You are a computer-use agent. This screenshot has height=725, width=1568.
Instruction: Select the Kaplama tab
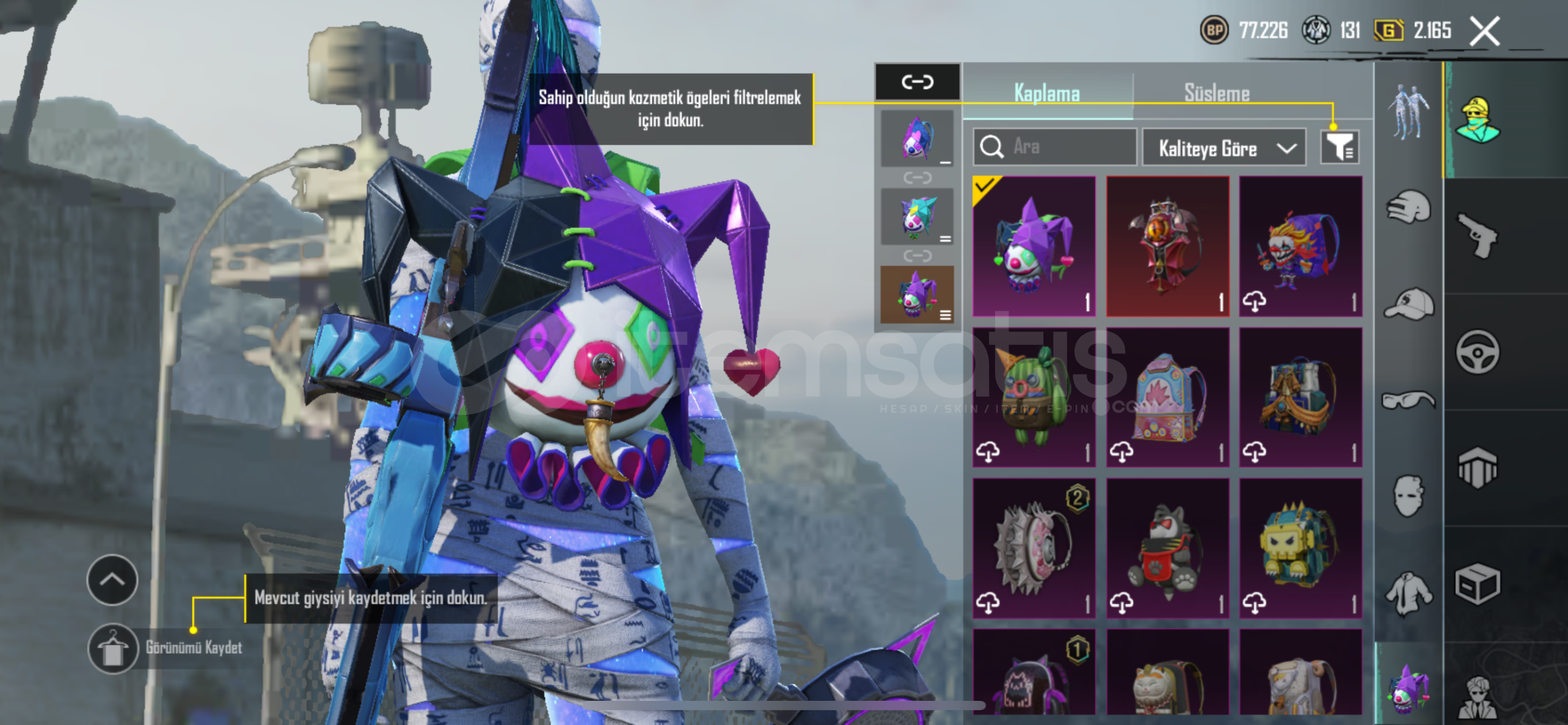(x=1047, y=93)
